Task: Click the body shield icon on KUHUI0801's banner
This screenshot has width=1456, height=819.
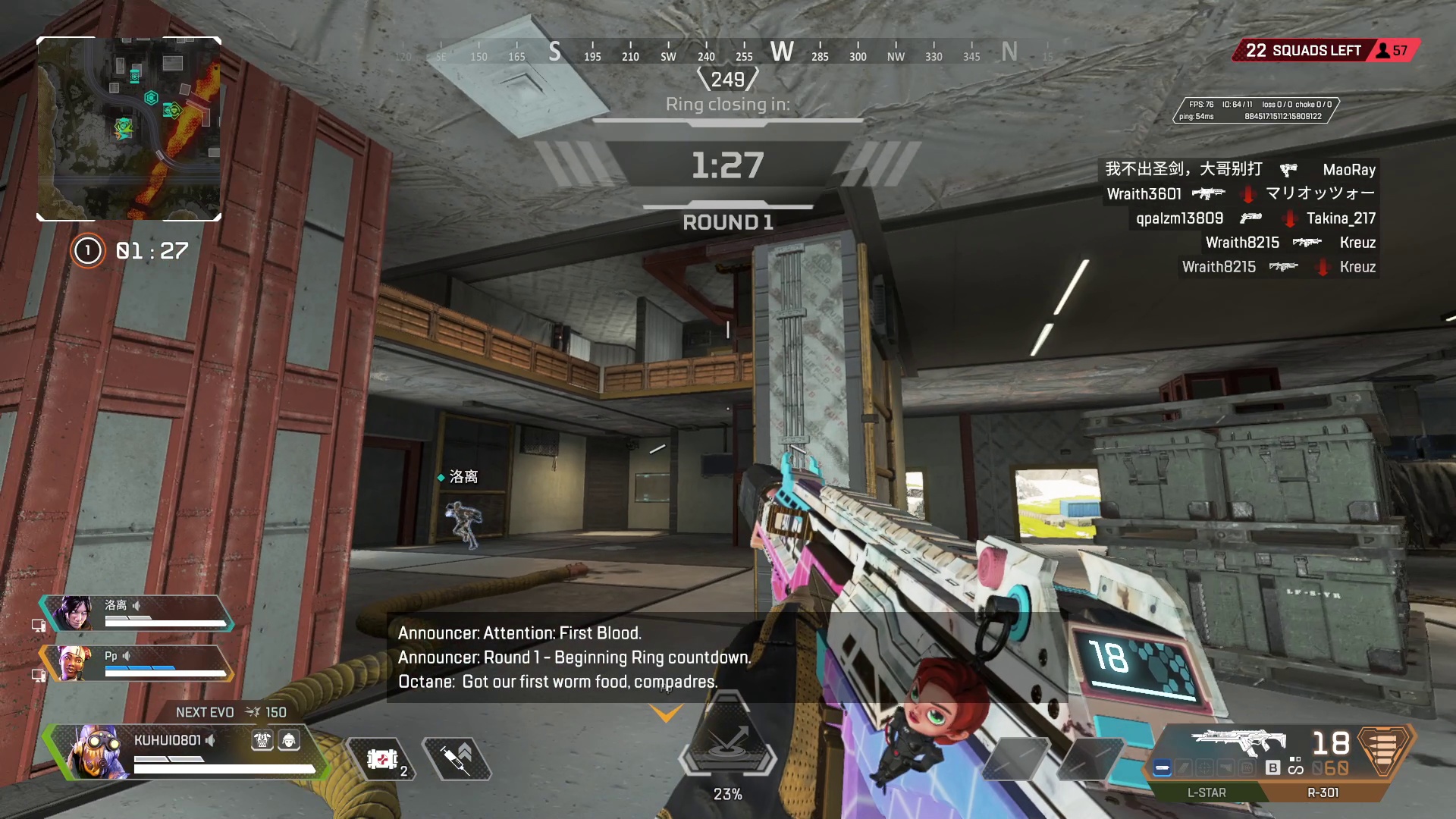Action: pyautogui.click(x=262, y=741)
